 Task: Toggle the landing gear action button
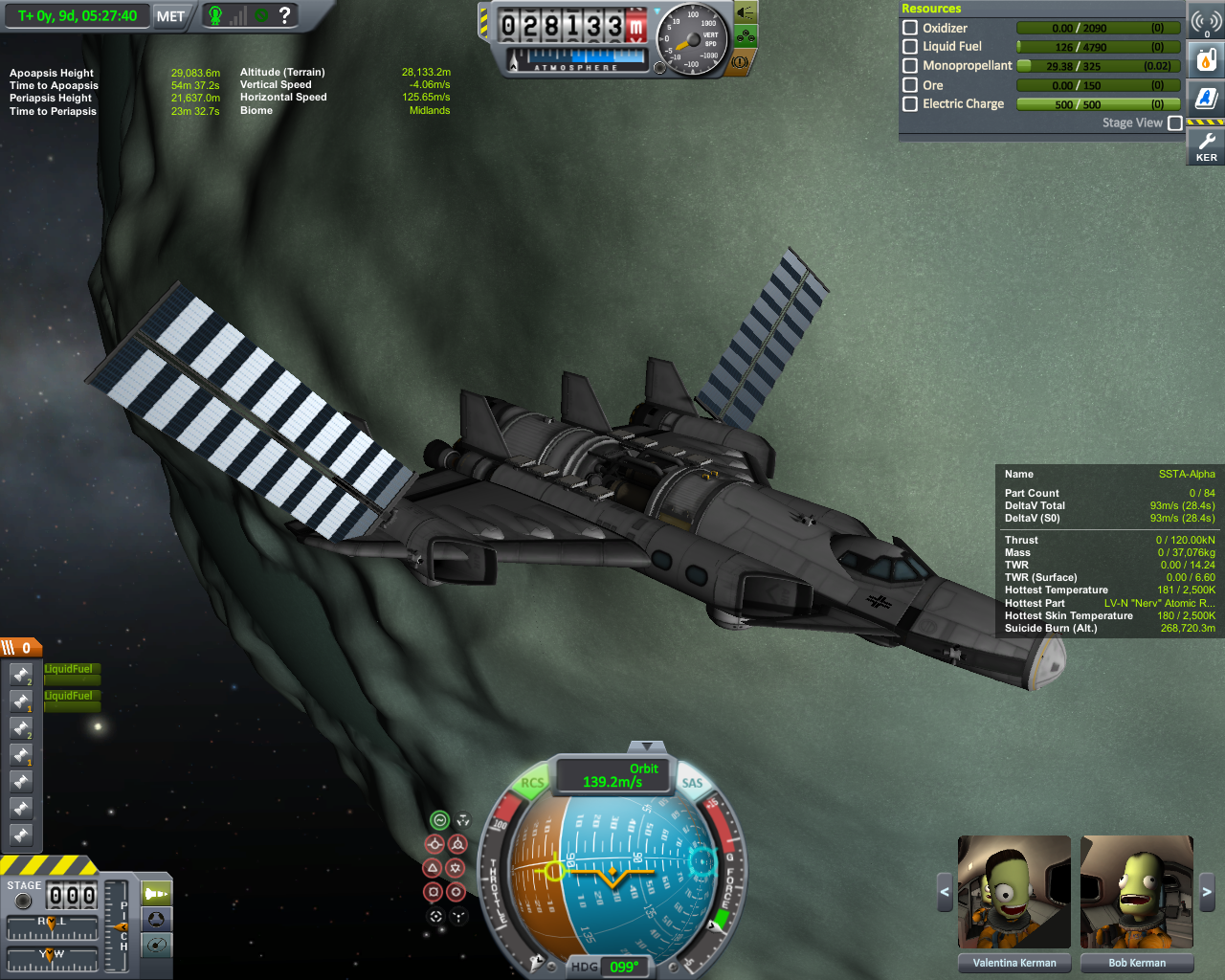(746, 37)
